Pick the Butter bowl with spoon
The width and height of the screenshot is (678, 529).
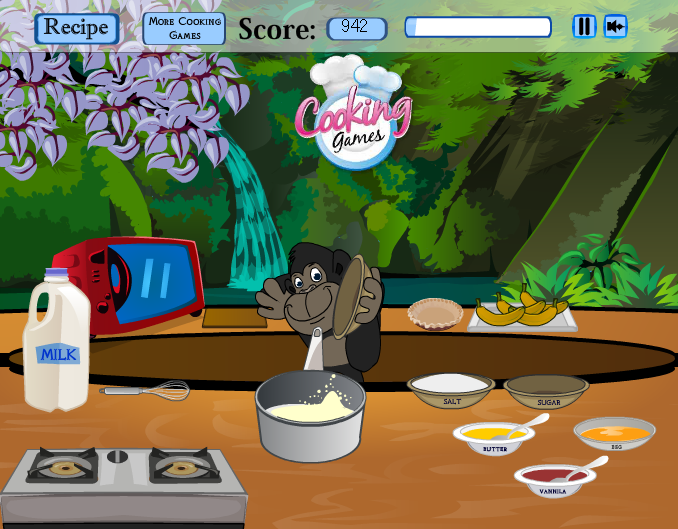(x=493, y=437)
